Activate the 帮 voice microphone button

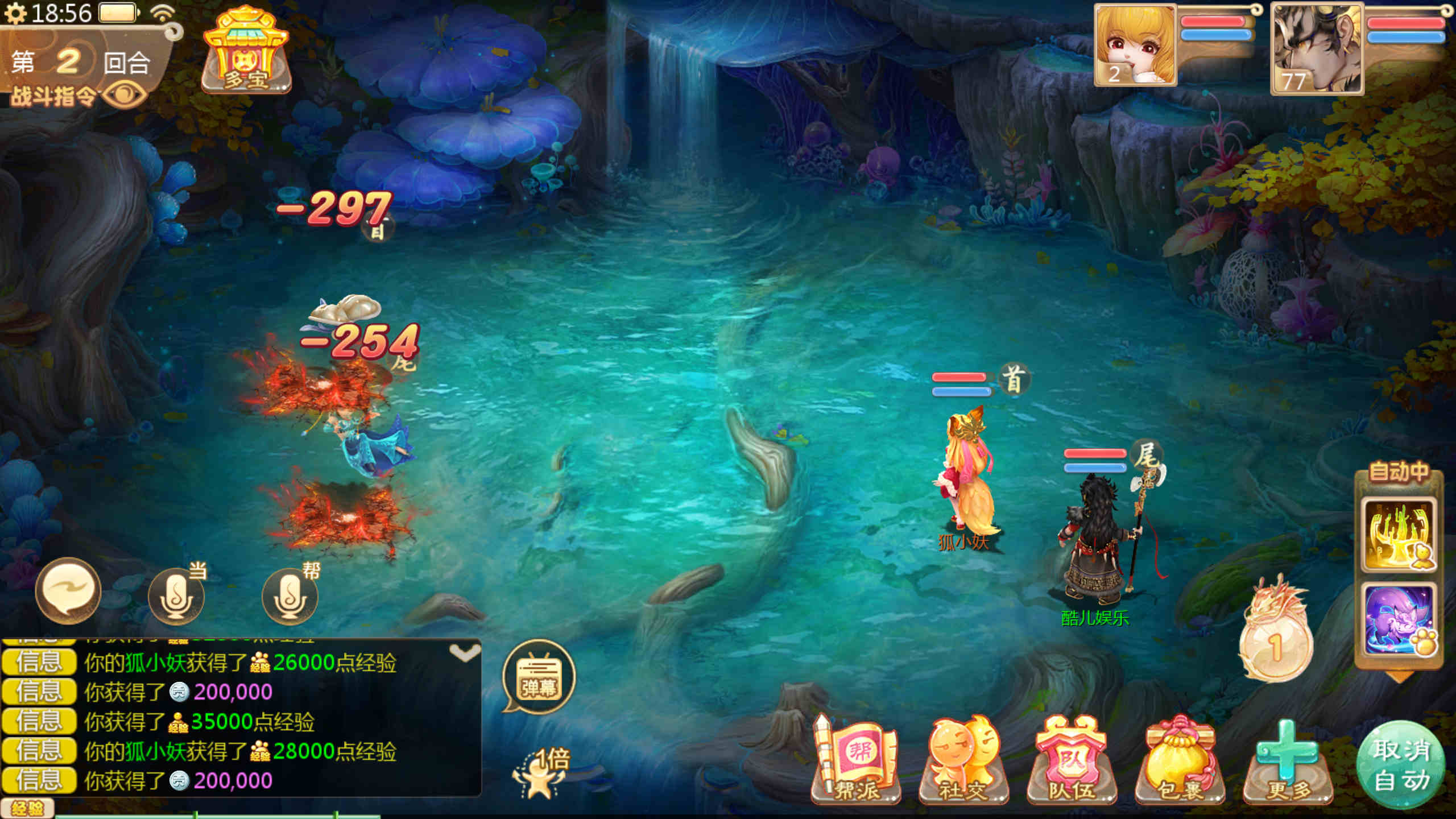[x=290, y=596]
